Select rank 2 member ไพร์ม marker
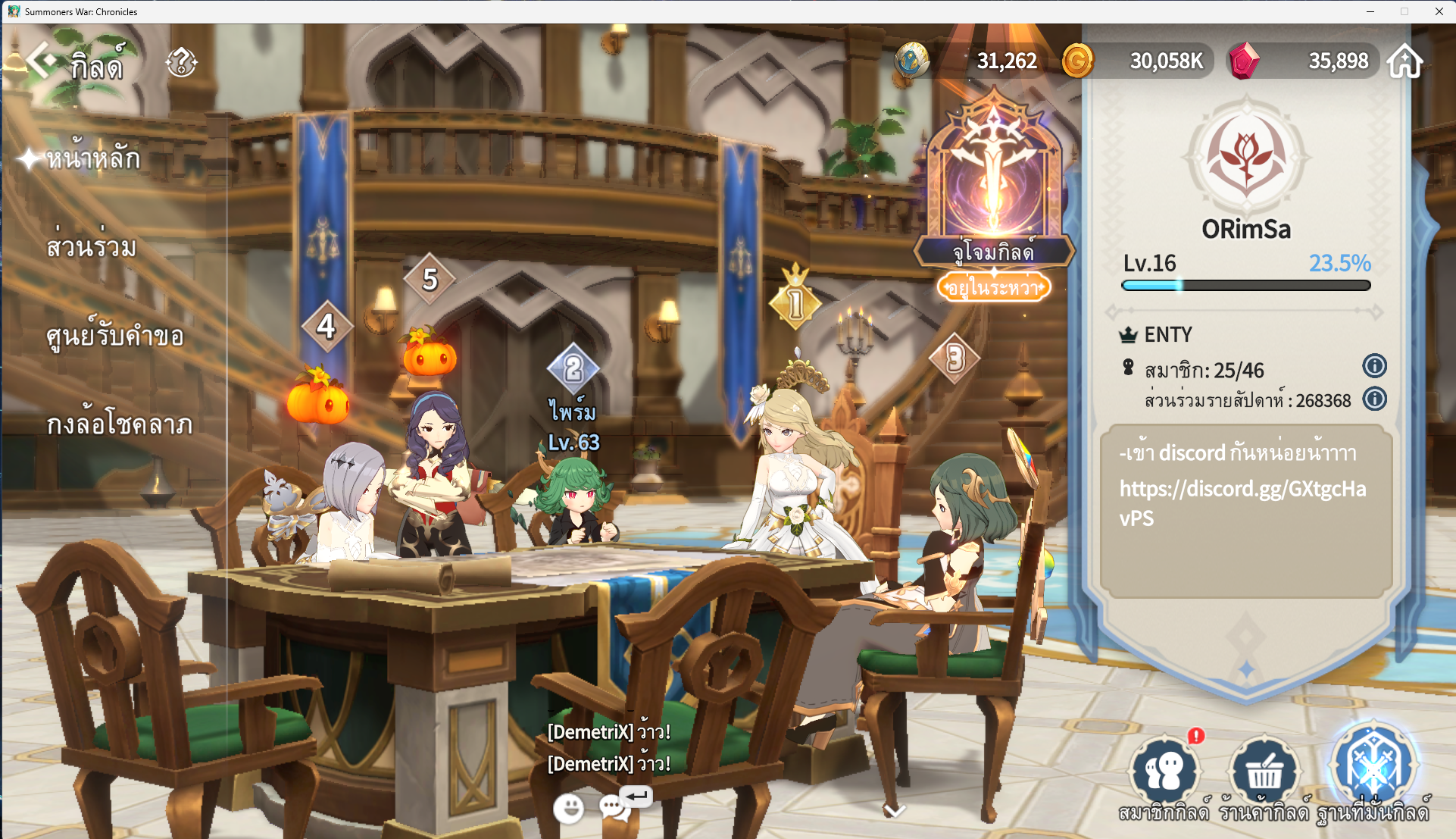1456x839 pixels. [x=573, y=369]
